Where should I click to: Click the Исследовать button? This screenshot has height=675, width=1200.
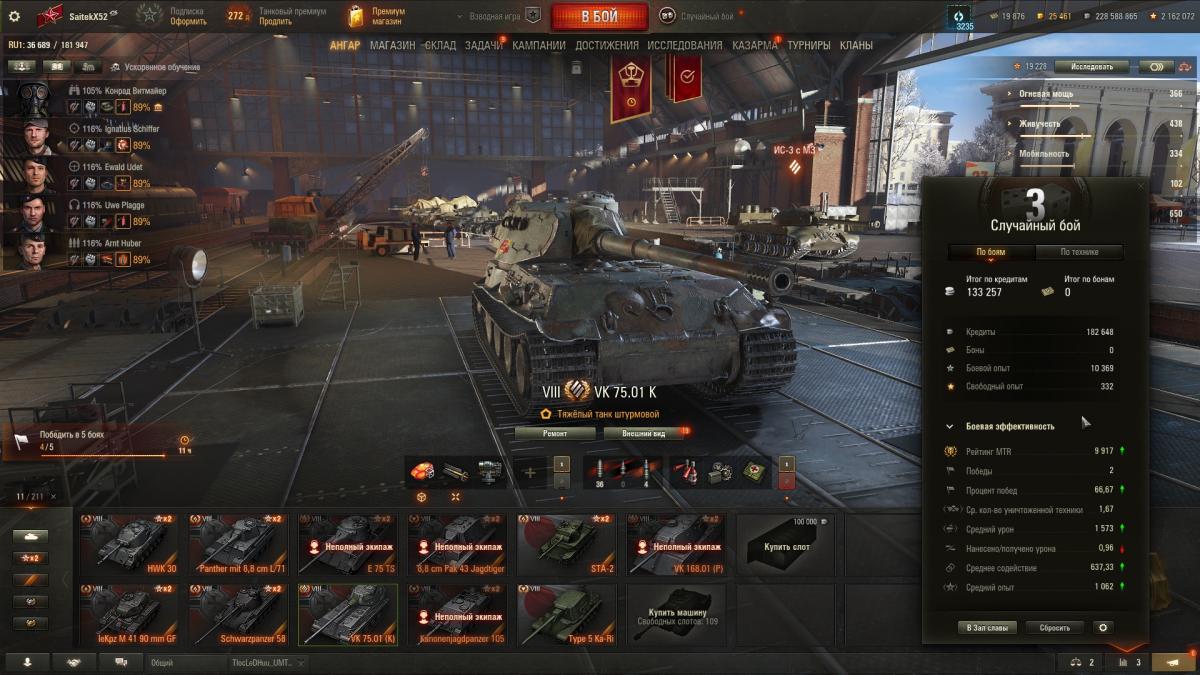[x=1092, y=67]
